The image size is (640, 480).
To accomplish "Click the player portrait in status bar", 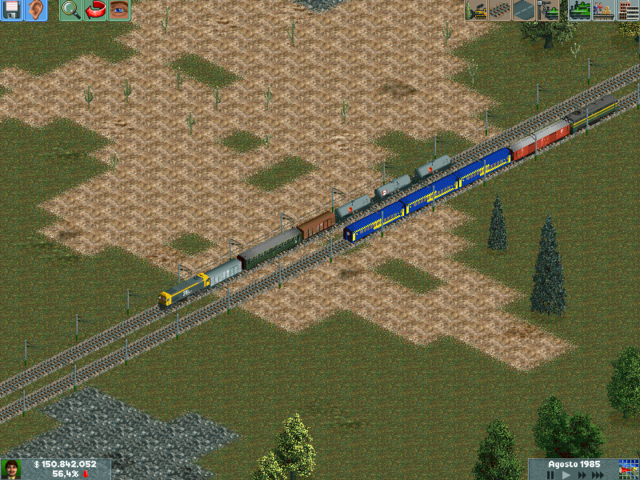I will click(x=13, y=469).
